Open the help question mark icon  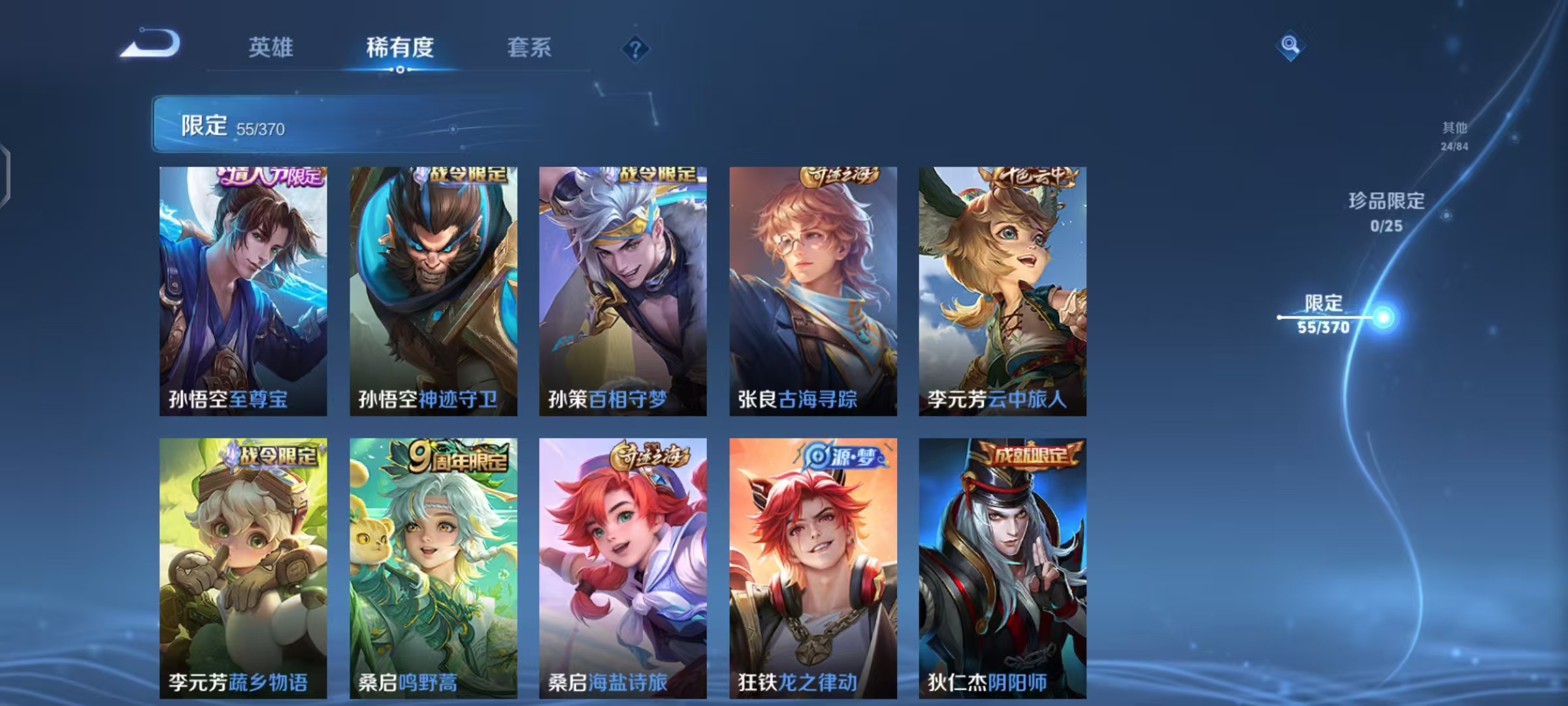[636, 49]
